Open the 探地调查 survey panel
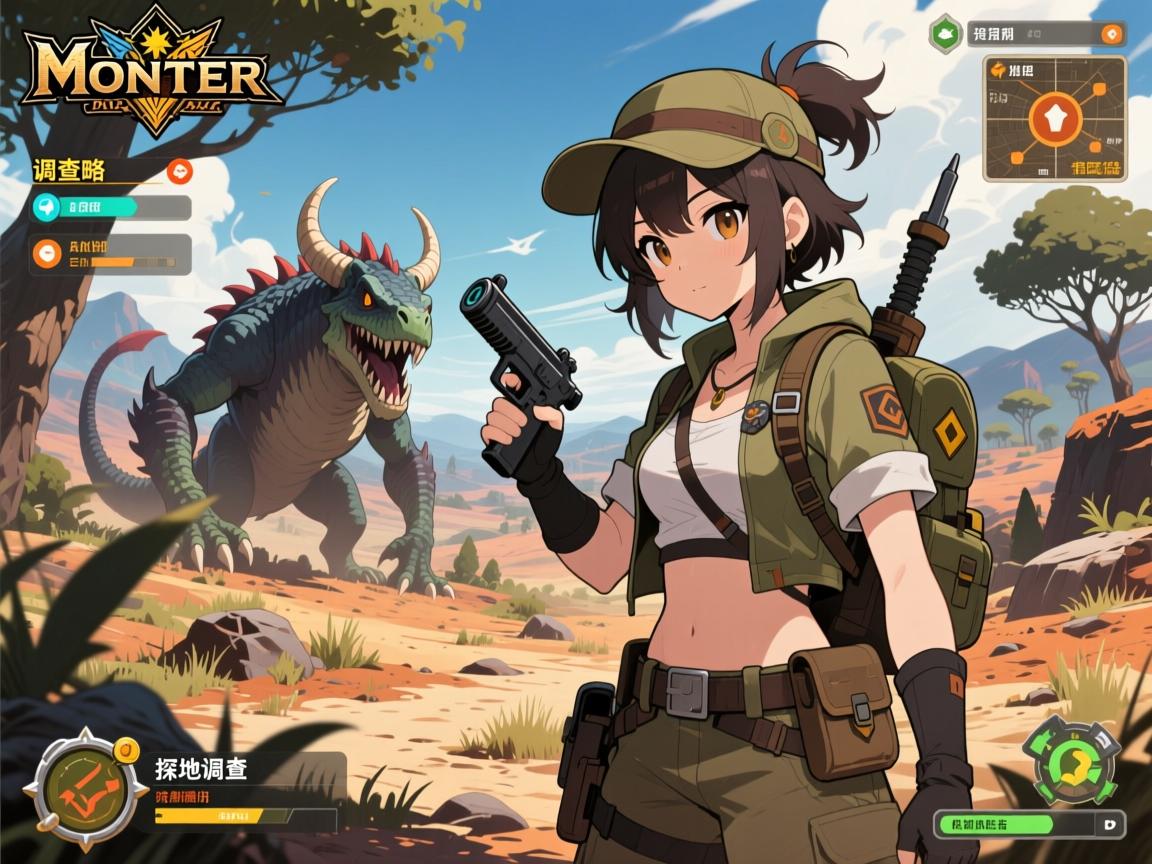 (x=240, y=790)
